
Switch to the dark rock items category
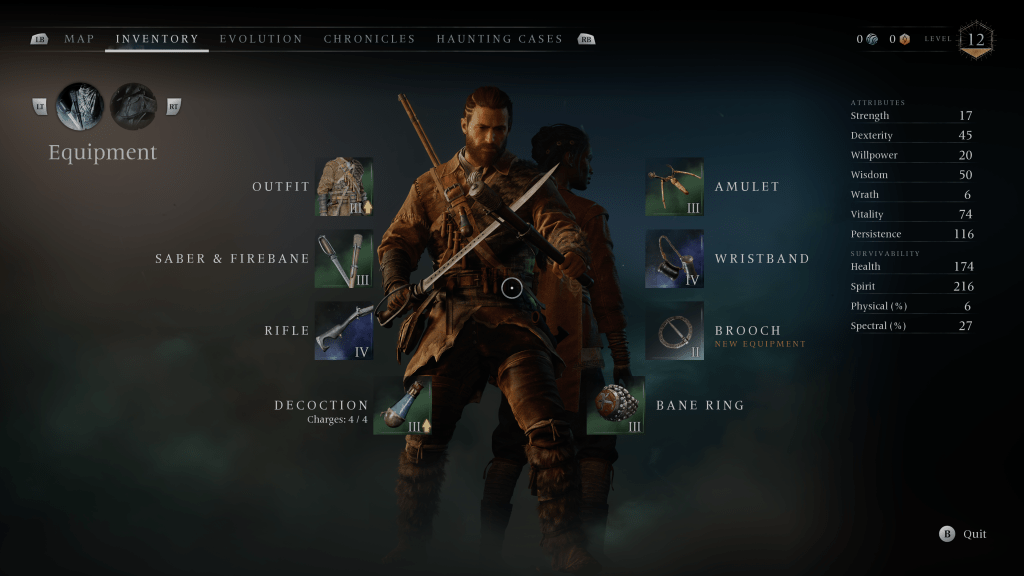pyautogui.click(x=133, y=106)
